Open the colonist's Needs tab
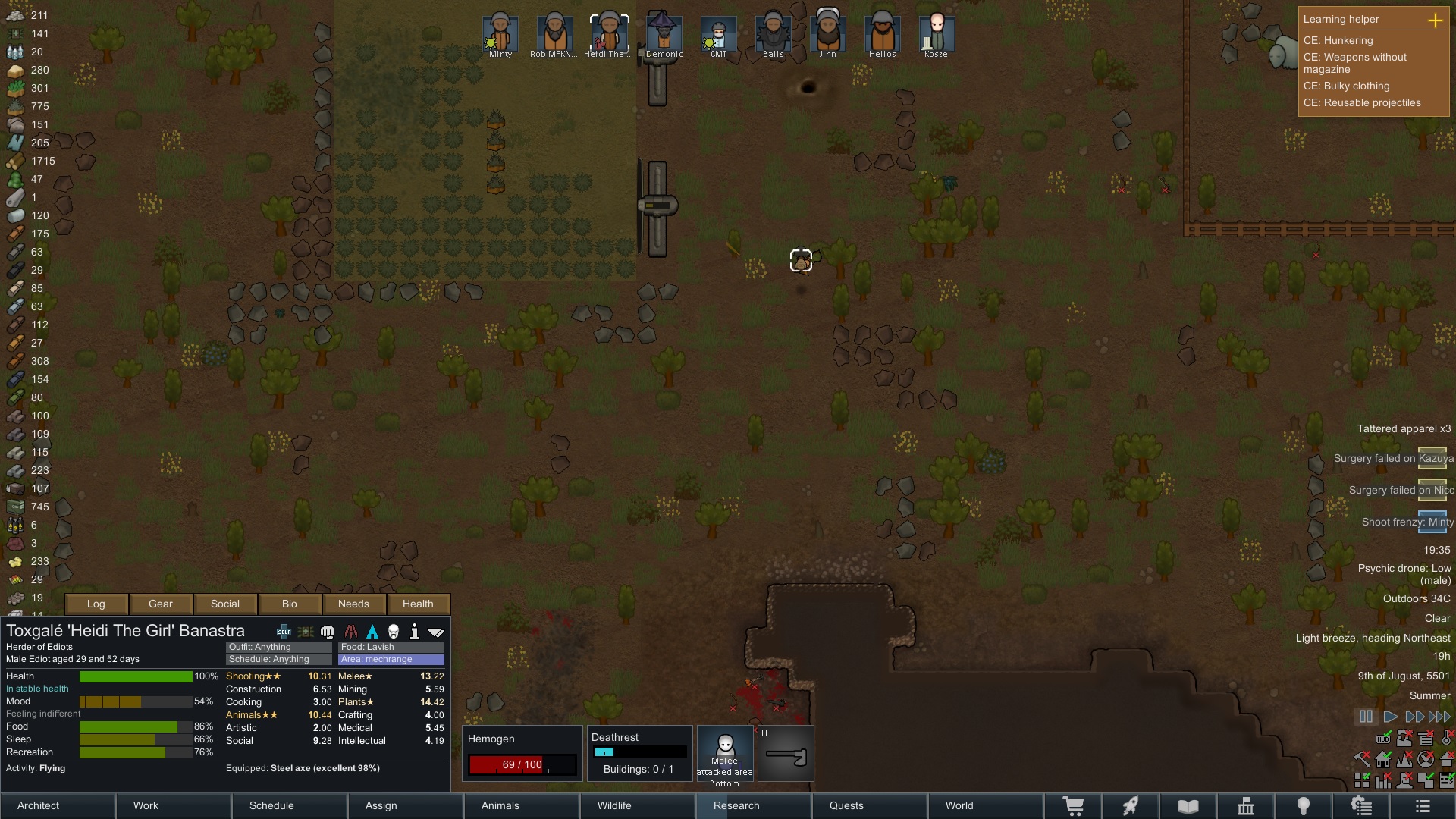 pyautogui.click(x=353, y=604)
